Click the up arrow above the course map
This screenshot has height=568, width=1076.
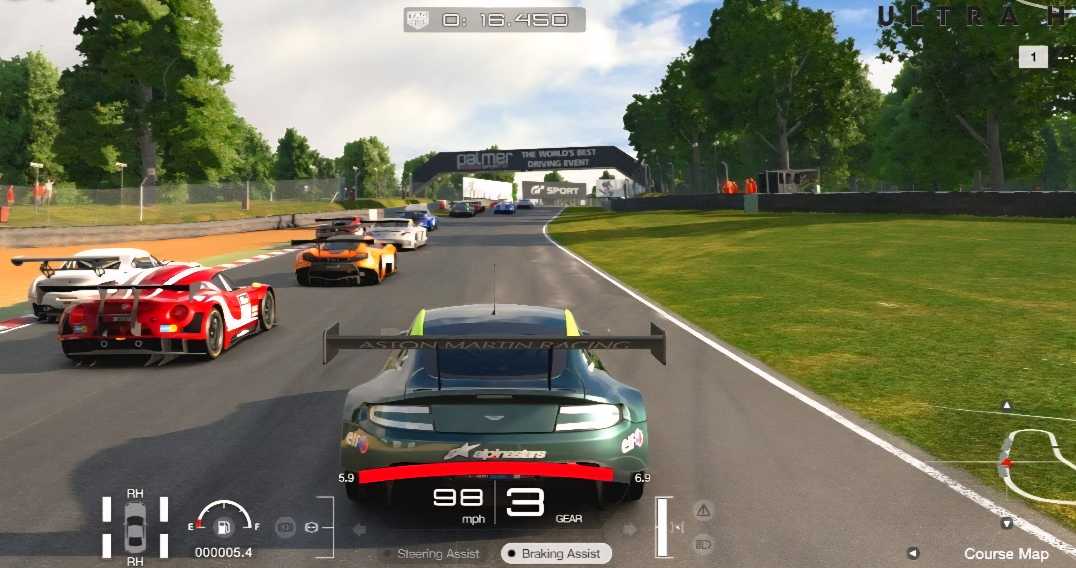point(1007,406)
